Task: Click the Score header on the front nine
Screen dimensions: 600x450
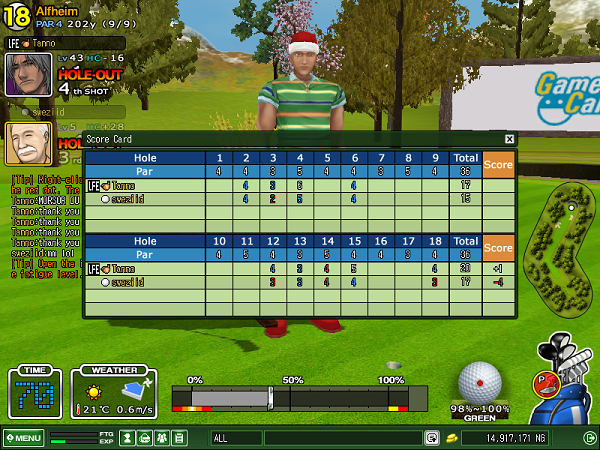Action: [x=498, y=165]
